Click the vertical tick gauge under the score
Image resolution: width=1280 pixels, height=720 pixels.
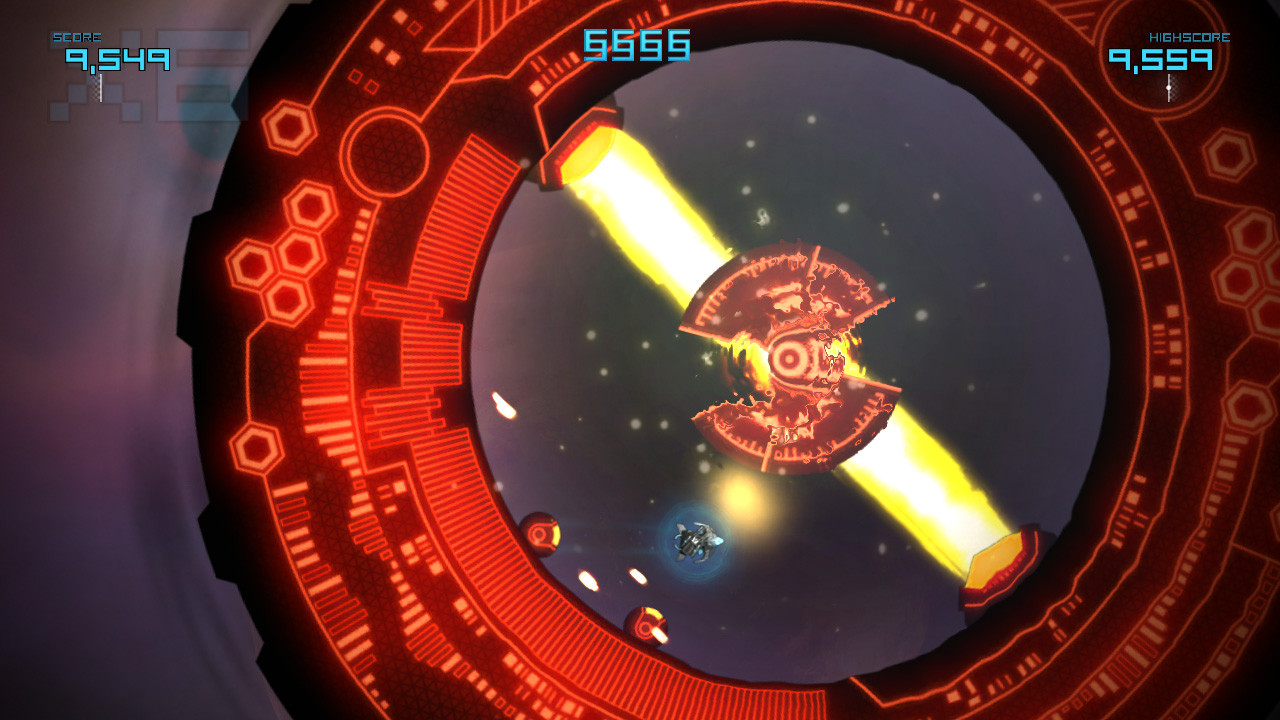[x=98, y=85]
